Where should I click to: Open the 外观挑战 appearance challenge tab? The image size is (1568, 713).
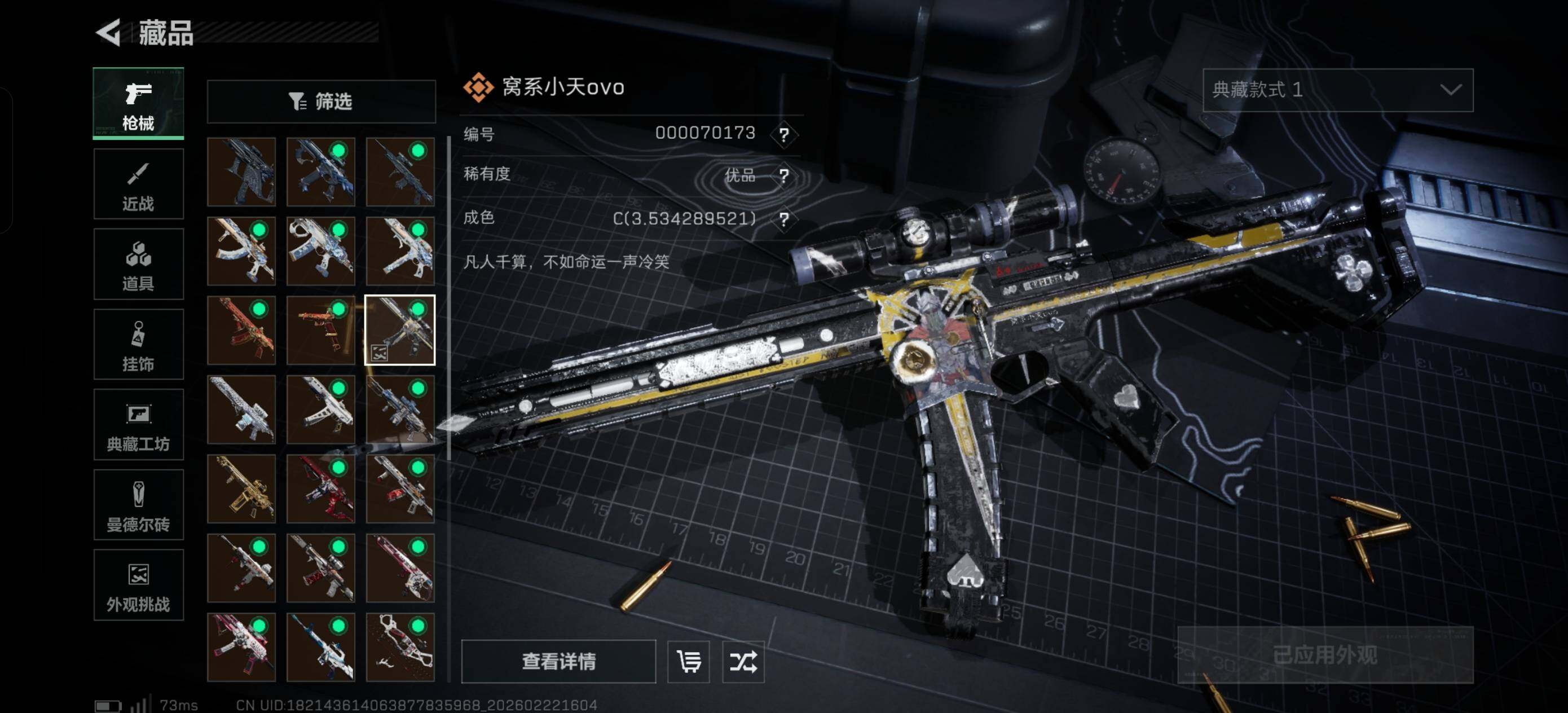tap(138, 585)
